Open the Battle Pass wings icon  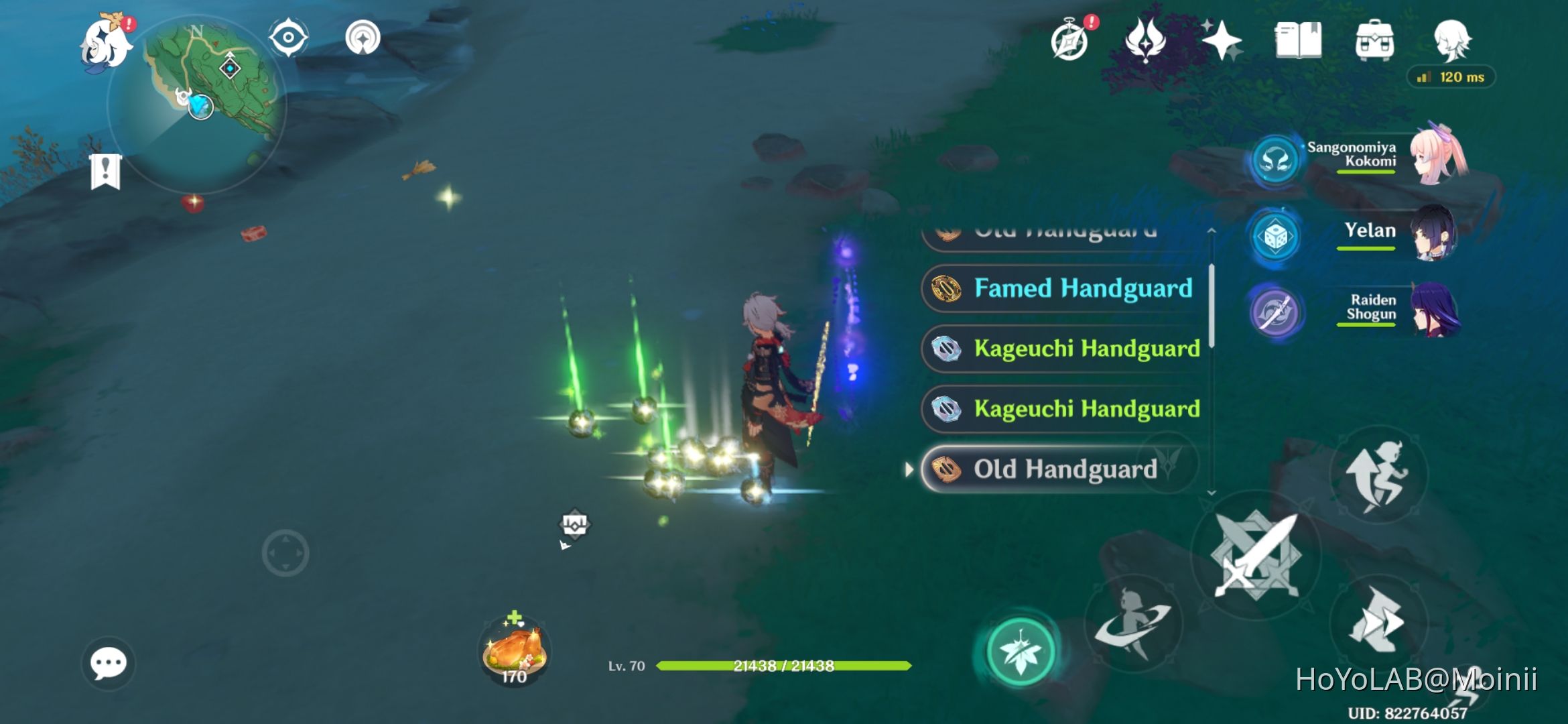pyautogui.click(x=1146, y=40)
